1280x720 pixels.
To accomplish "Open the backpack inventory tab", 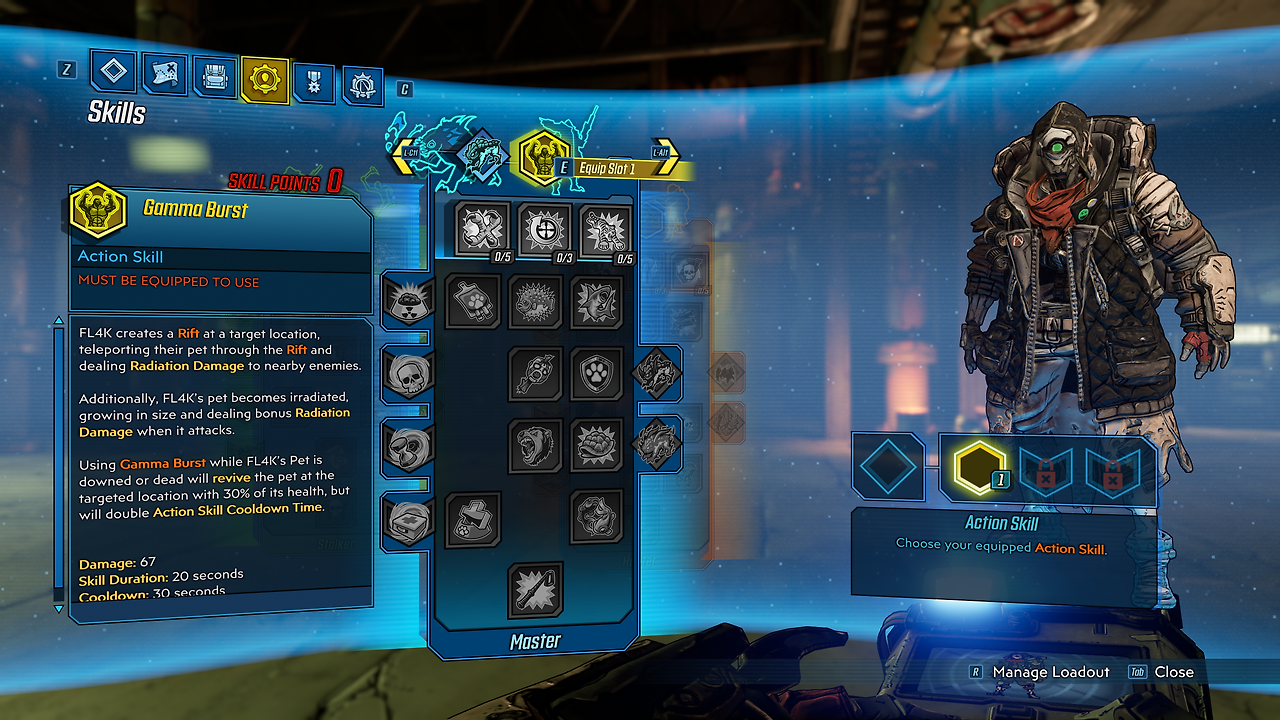I will tap(213, 76).
